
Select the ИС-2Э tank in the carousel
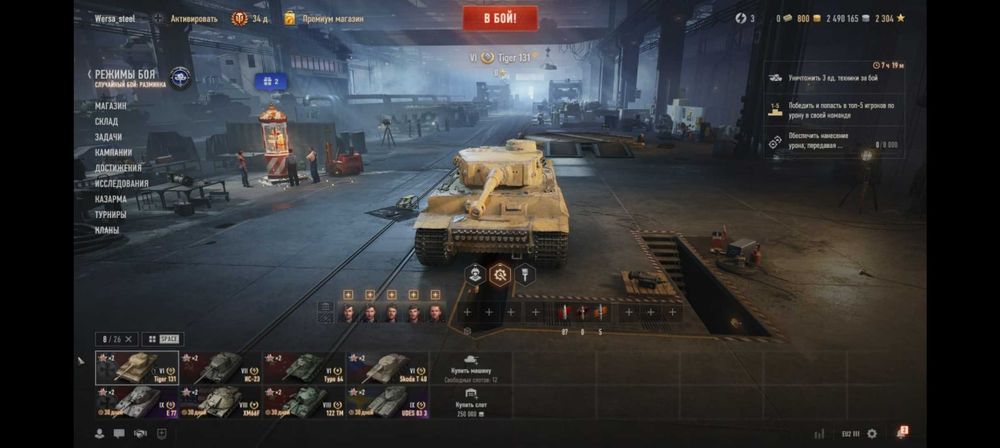pos(220,368)
